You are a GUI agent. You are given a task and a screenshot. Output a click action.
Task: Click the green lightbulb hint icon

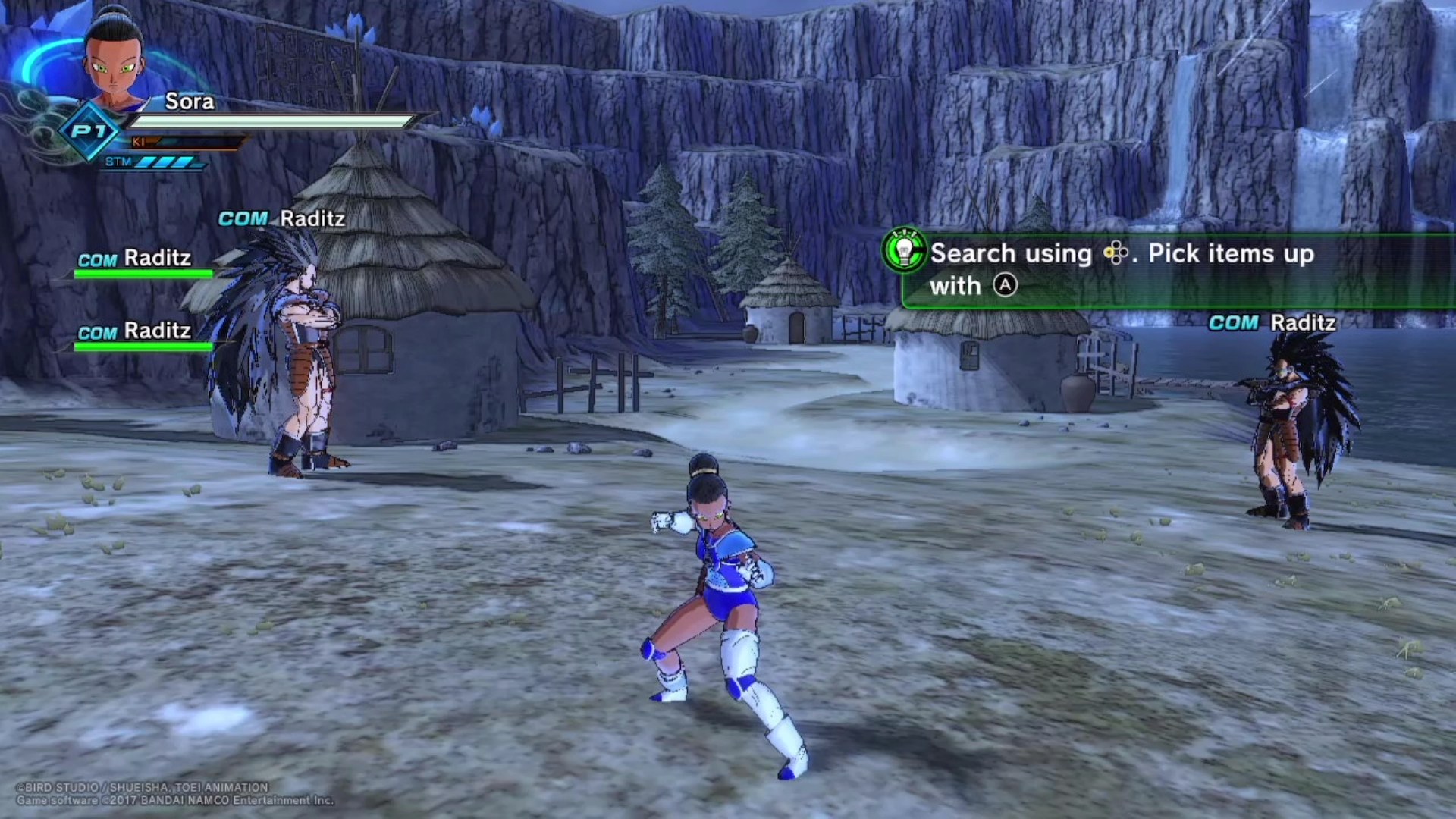[x=904, y=251]
